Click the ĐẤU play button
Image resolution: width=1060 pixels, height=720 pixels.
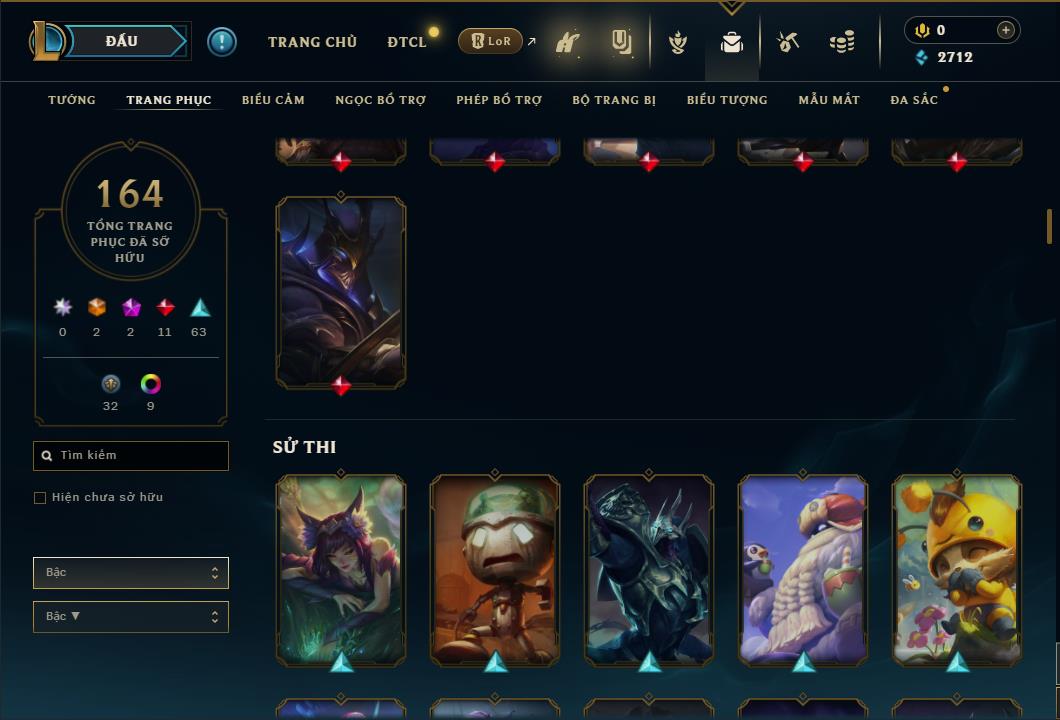122,41
